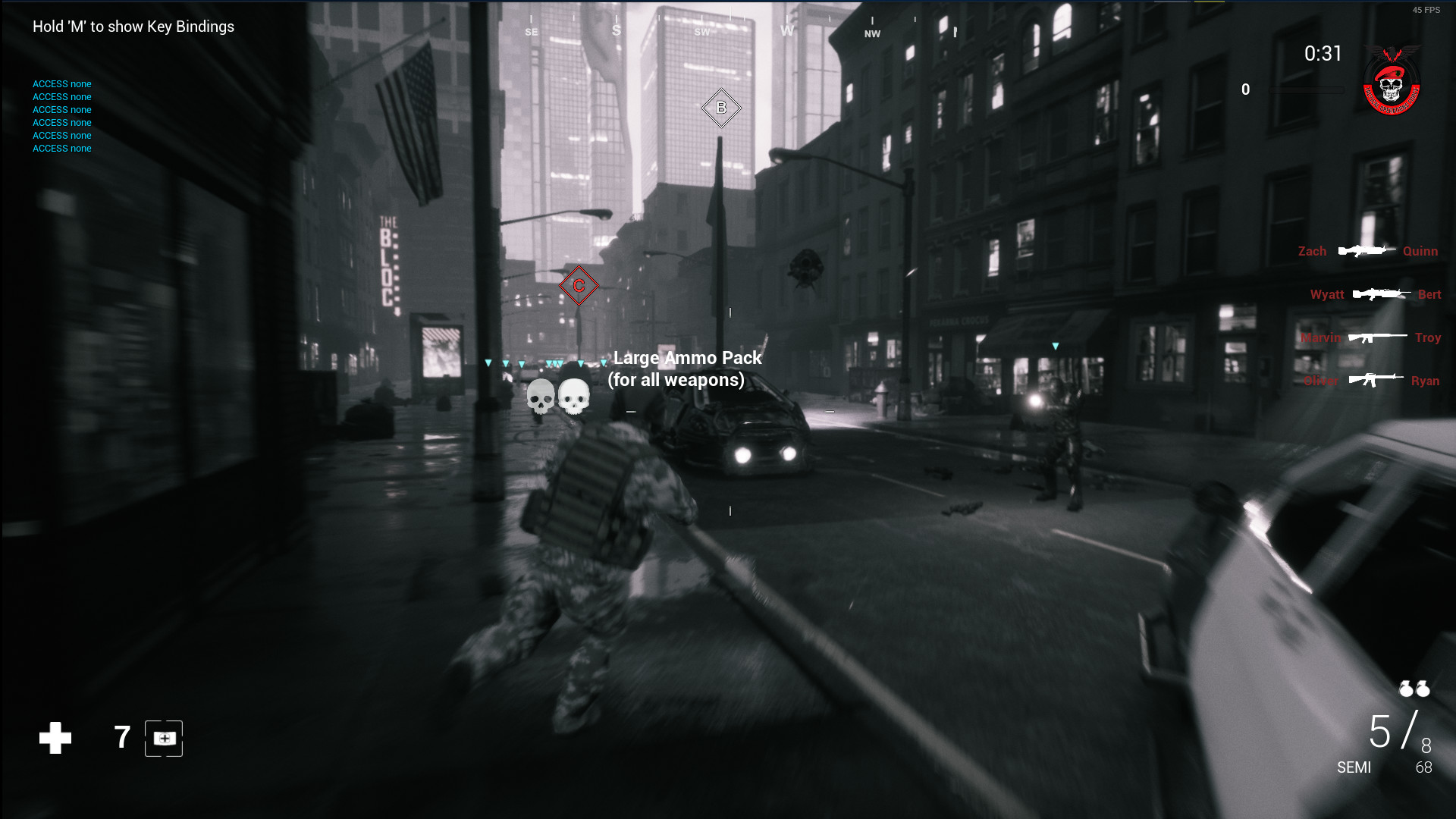Select player name Troy in the roster

point(1429,337)
